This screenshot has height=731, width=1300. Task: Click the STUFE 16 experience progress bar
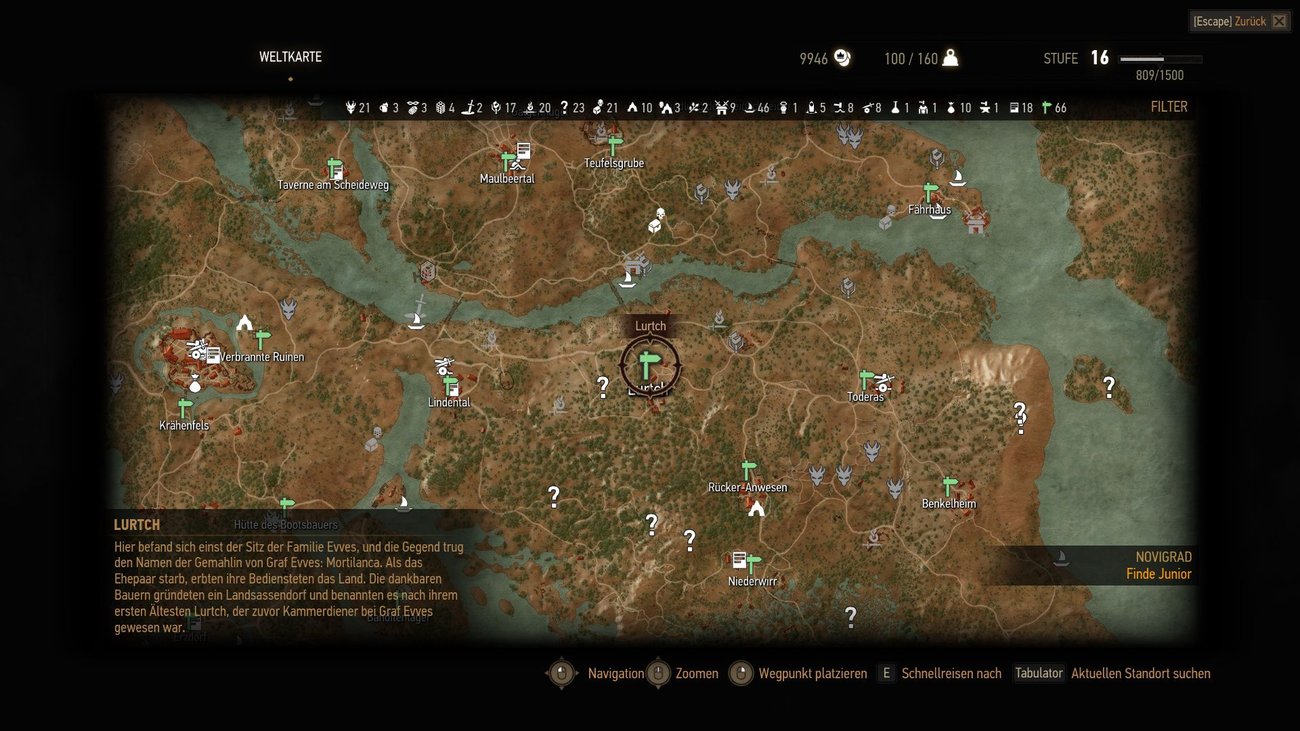click(1160, 58)
